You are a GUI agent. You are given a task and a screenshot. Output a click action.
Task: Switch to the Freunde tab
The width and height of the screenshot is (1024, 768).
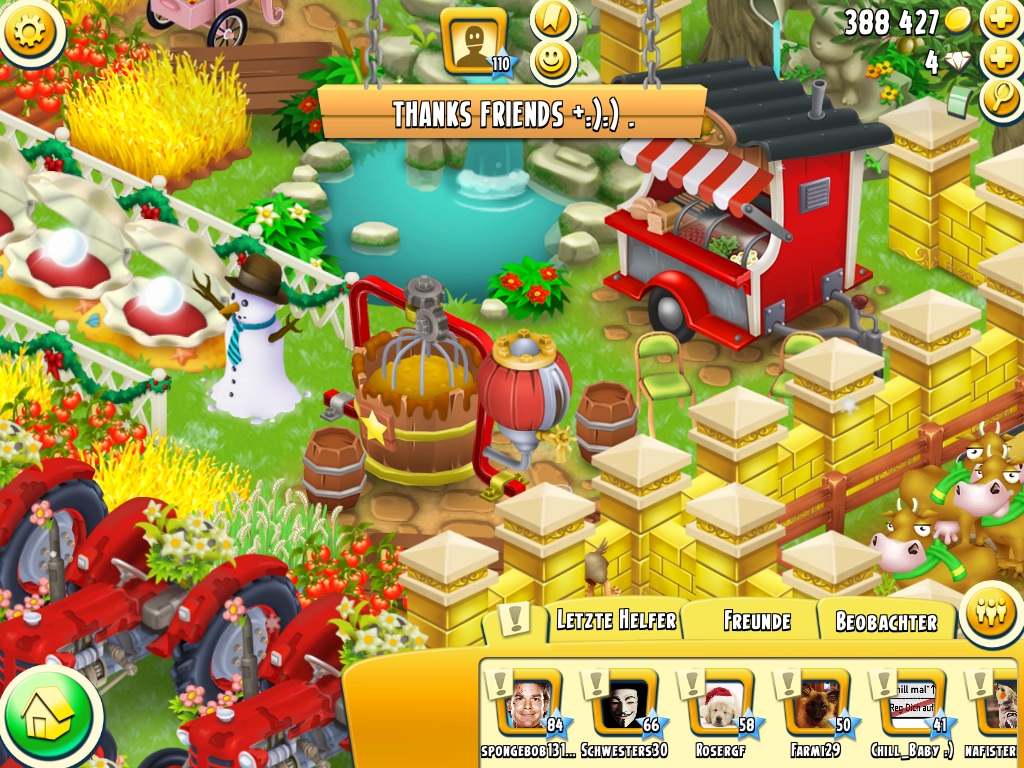(x=756, y=621)
